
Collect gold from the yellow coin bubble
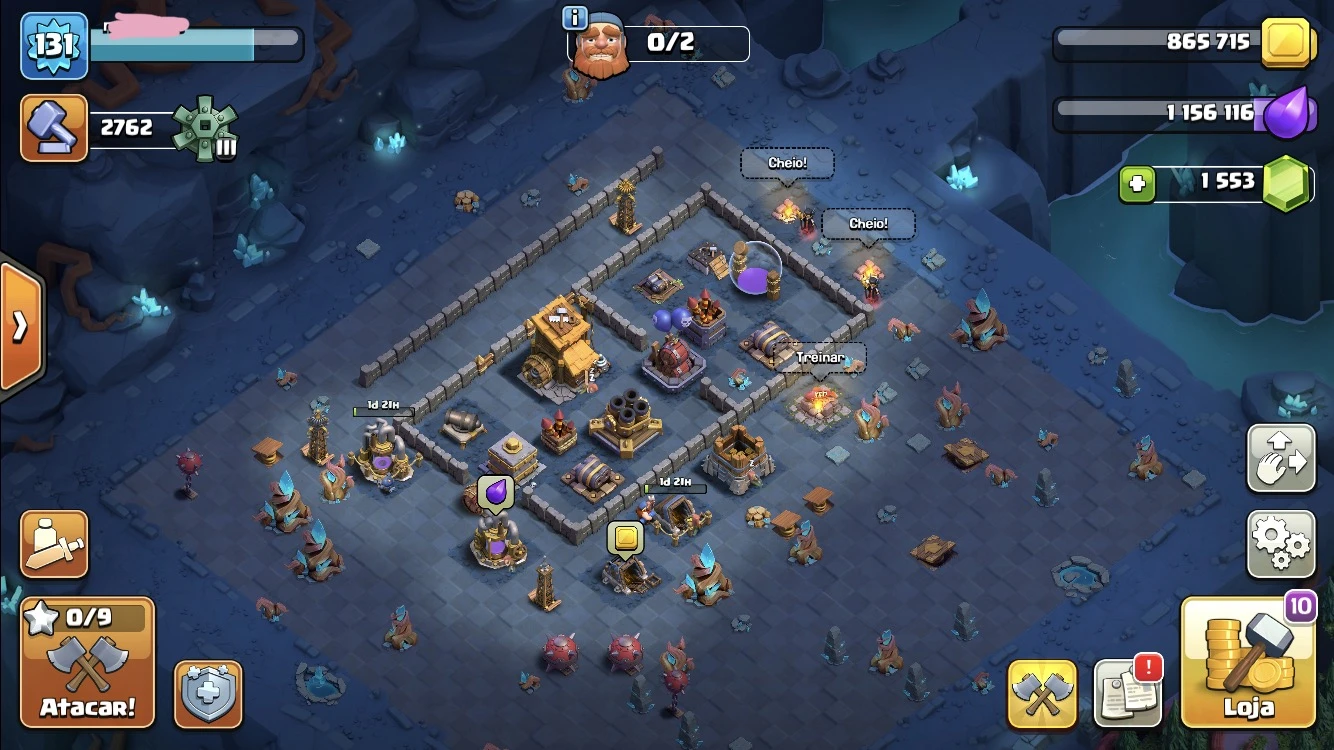tap(626, 539)
